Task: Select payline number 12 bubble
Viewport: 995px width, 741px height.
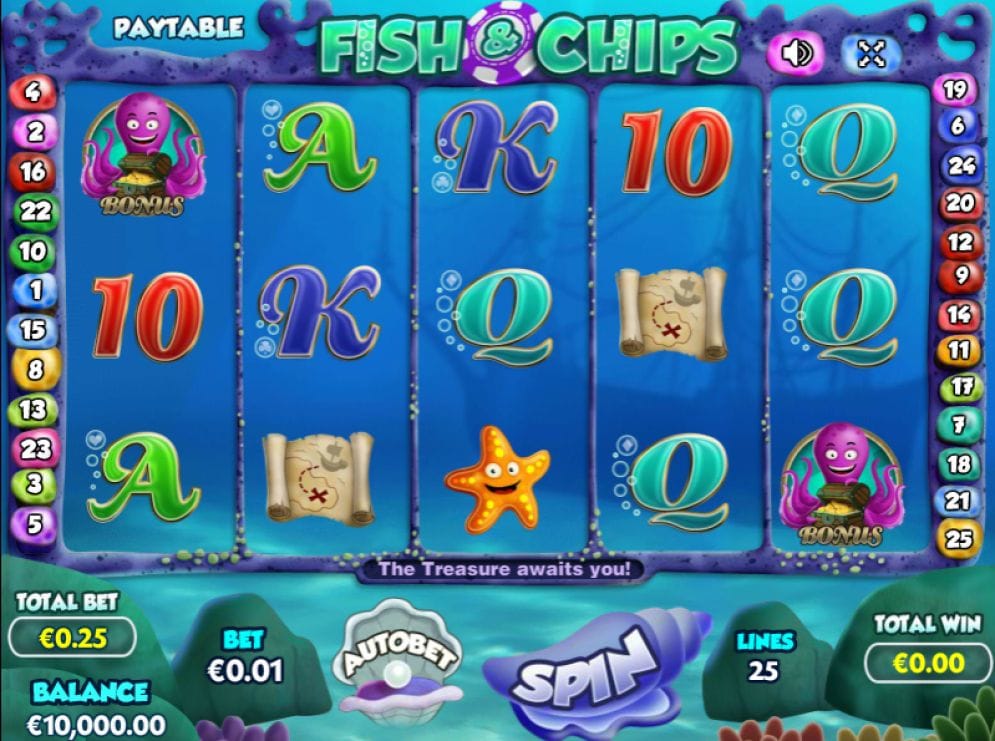Action: coord(960,242)
